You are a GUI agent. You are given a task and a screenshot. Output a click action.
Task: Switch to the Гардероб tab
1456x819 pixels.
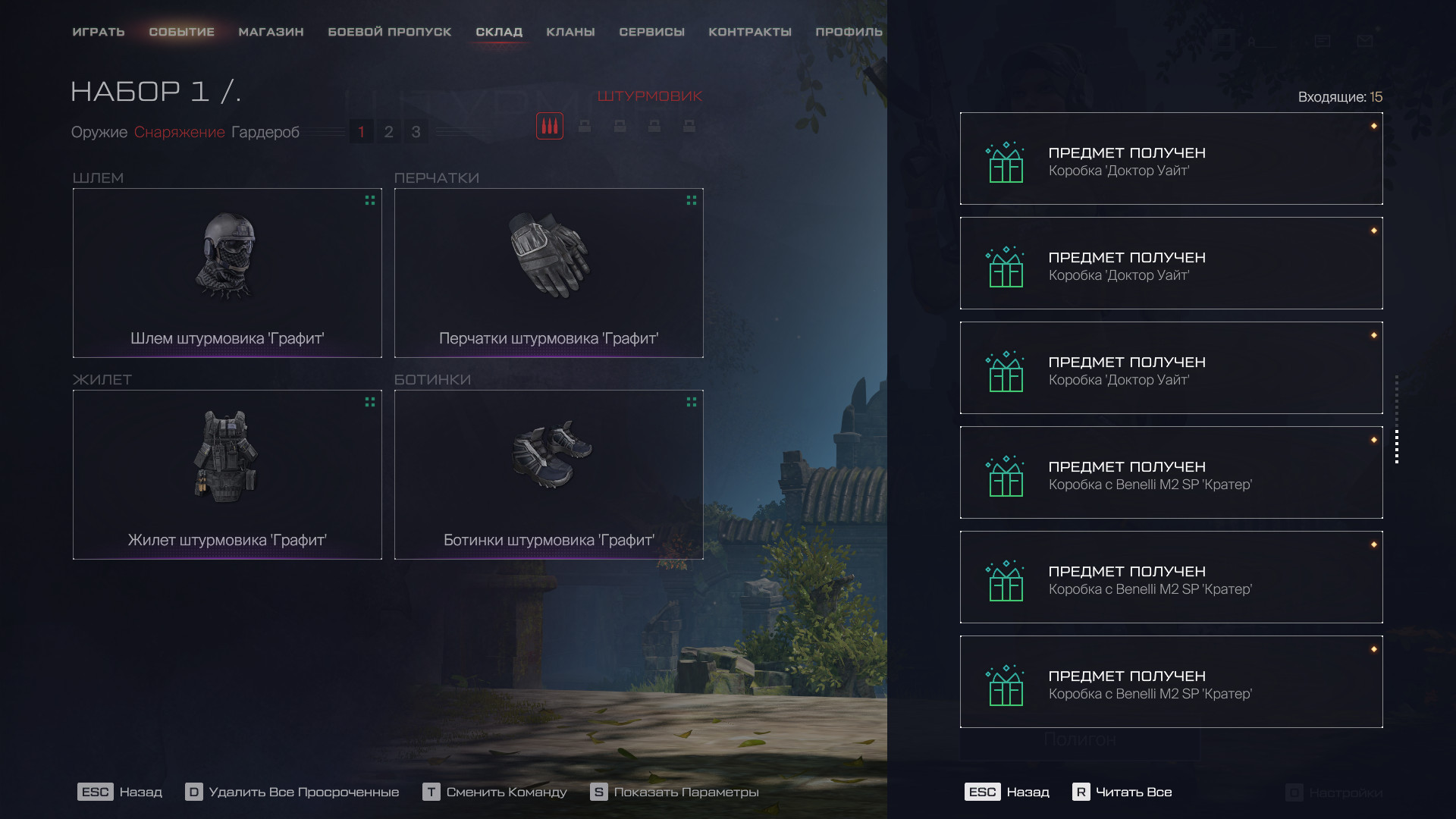pos(265,132)
